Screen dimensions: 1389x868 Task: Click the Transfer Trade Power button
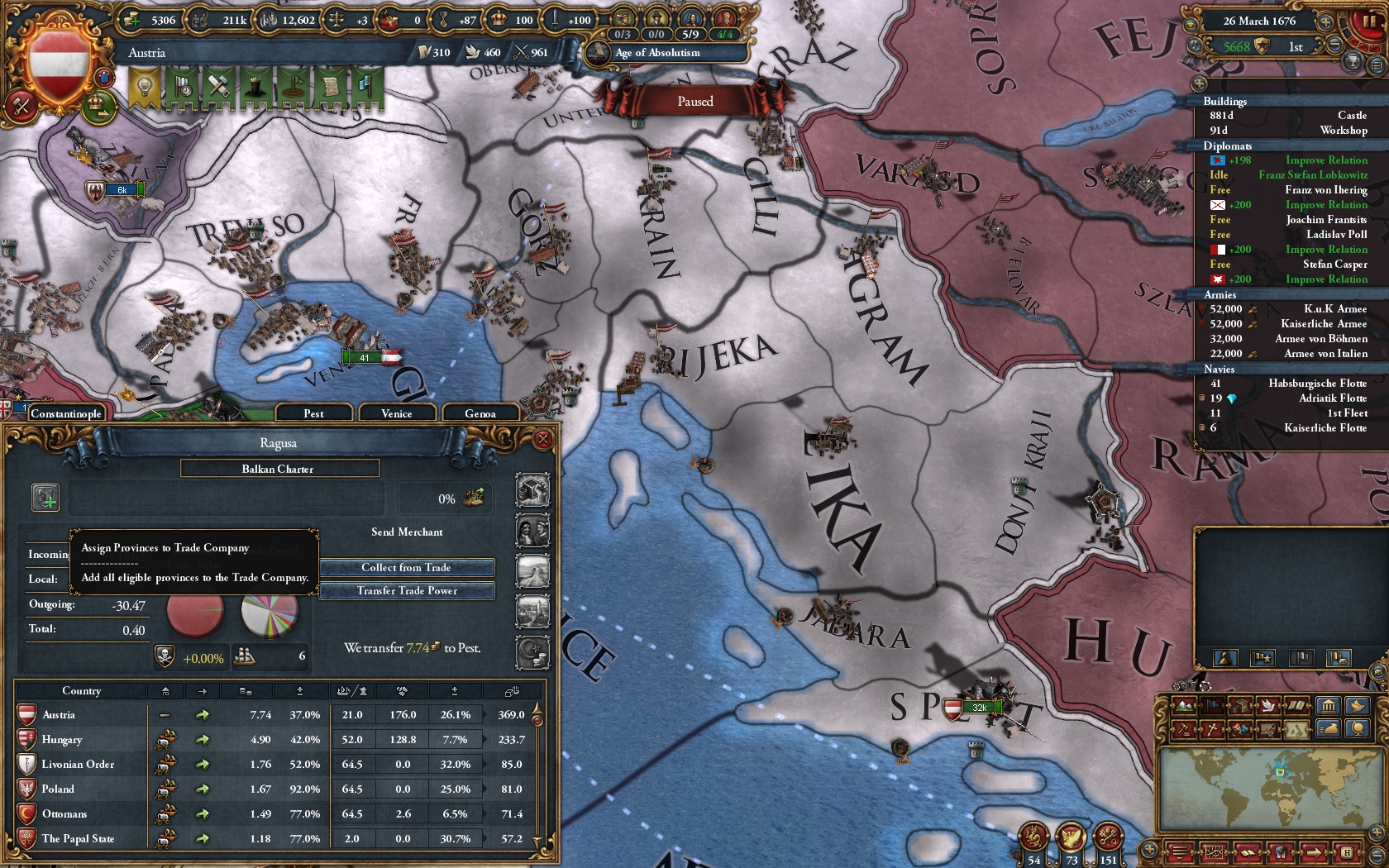click(407, 590)
